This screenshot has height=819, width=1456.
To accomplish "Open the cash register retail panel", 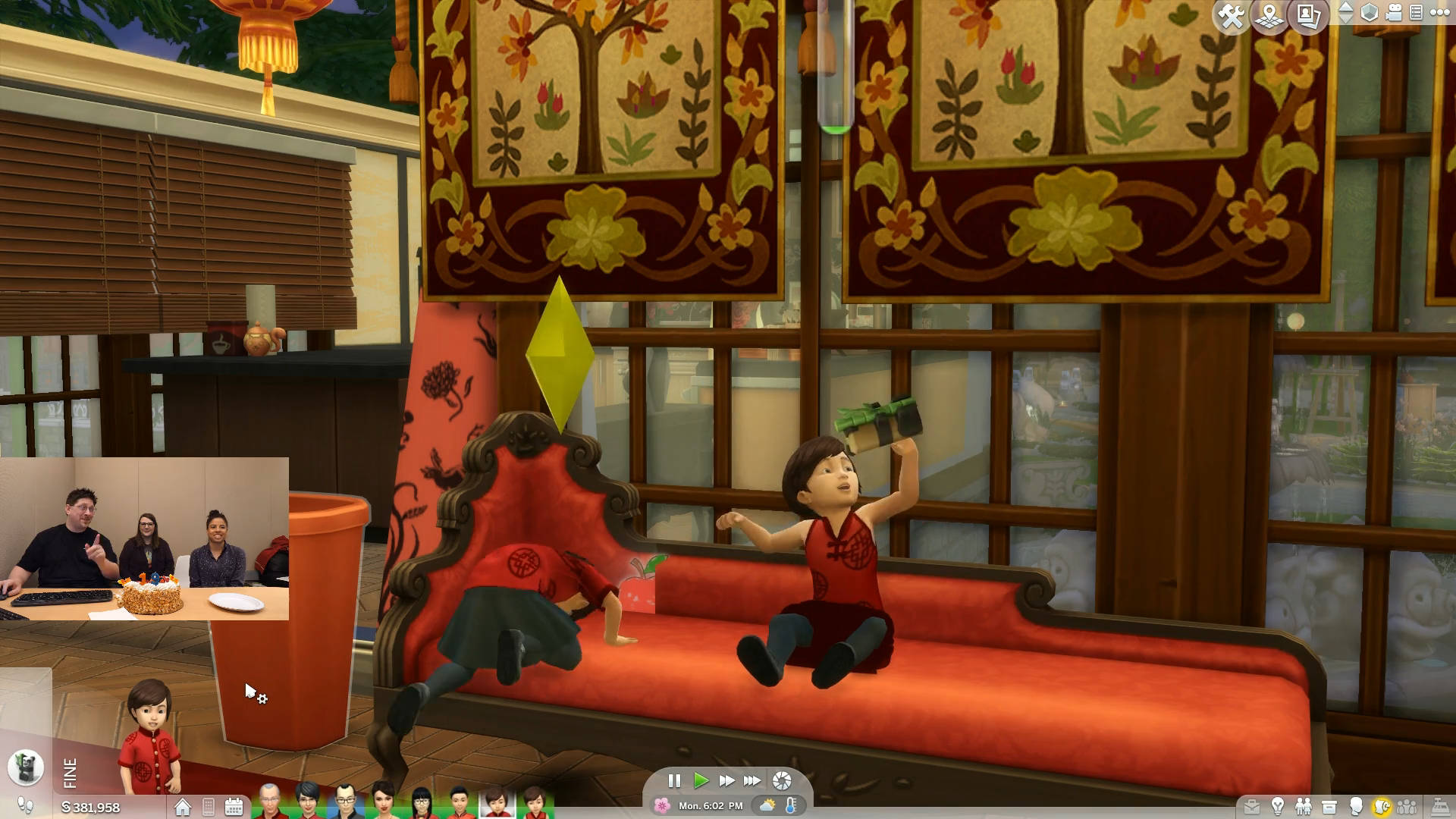I will [x=1439, y=807].
